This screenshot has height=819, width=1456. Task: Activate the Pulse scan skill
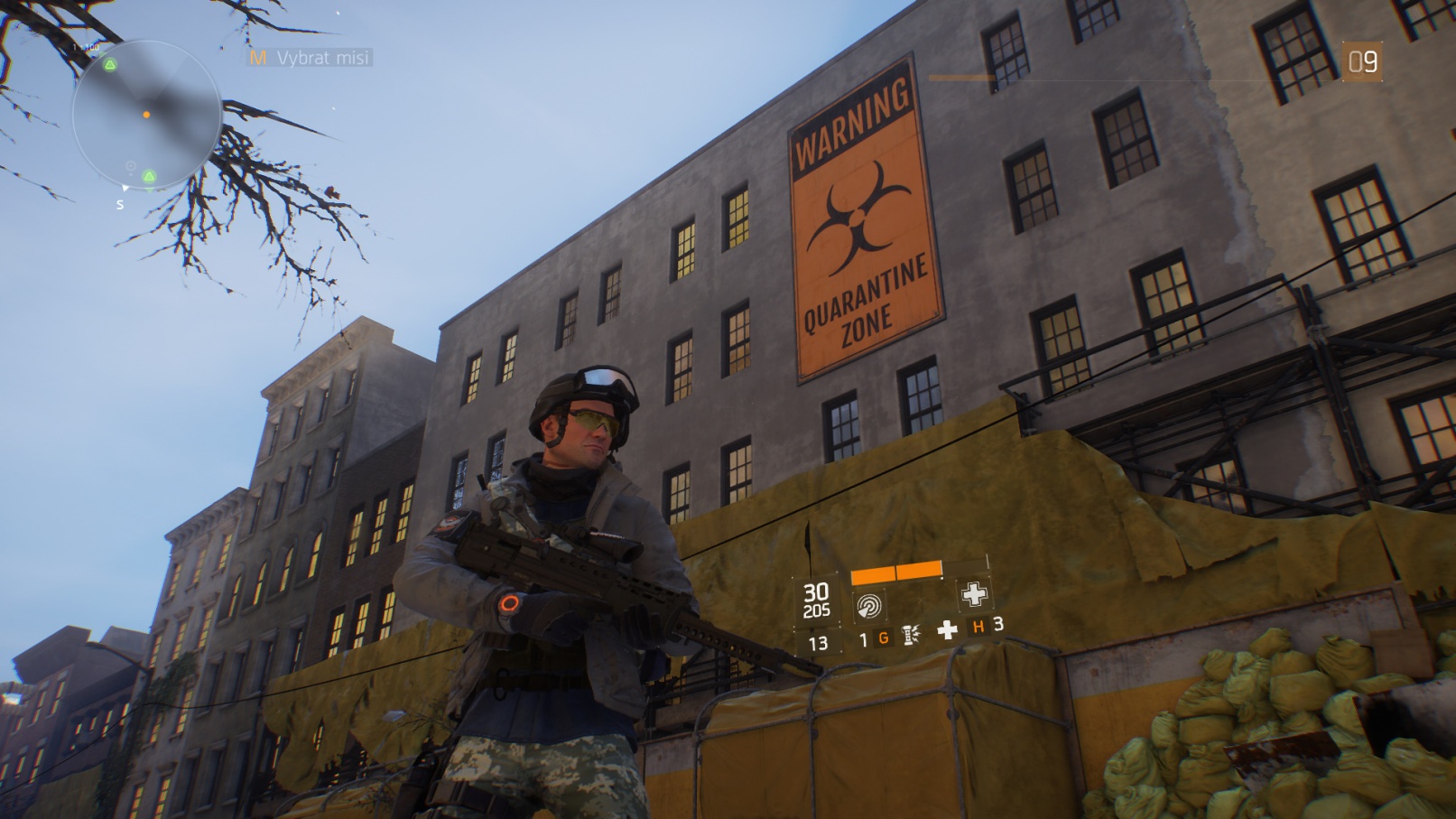point(868,604)
